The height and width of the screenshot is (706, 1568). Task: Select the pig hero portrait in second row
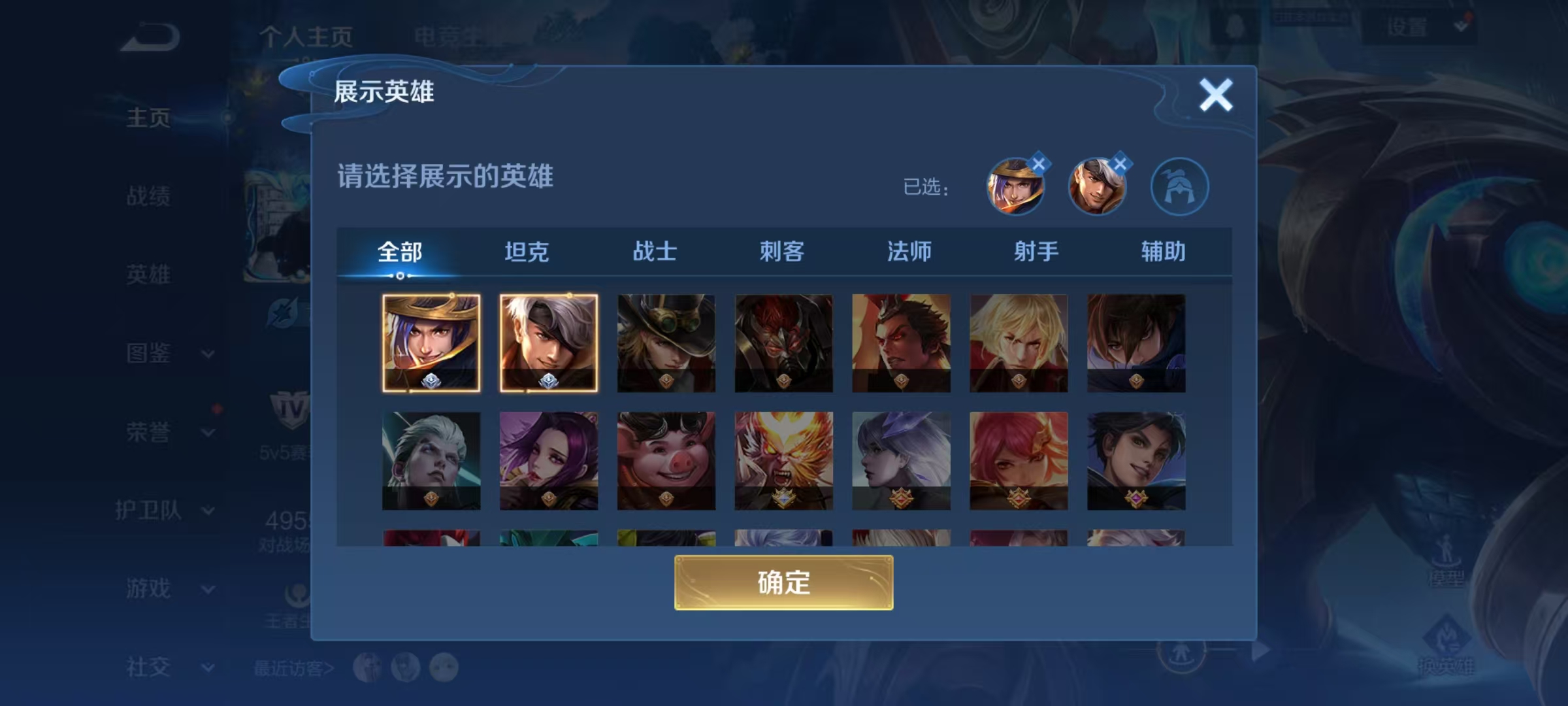(666, 461)
